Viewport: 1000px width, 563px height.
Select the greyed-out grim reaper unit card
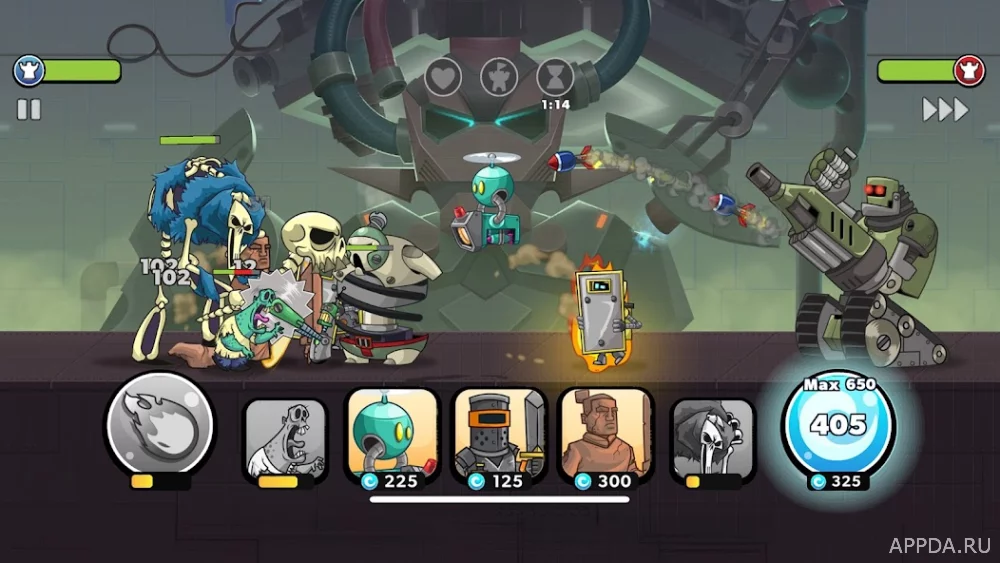point(712,436)
